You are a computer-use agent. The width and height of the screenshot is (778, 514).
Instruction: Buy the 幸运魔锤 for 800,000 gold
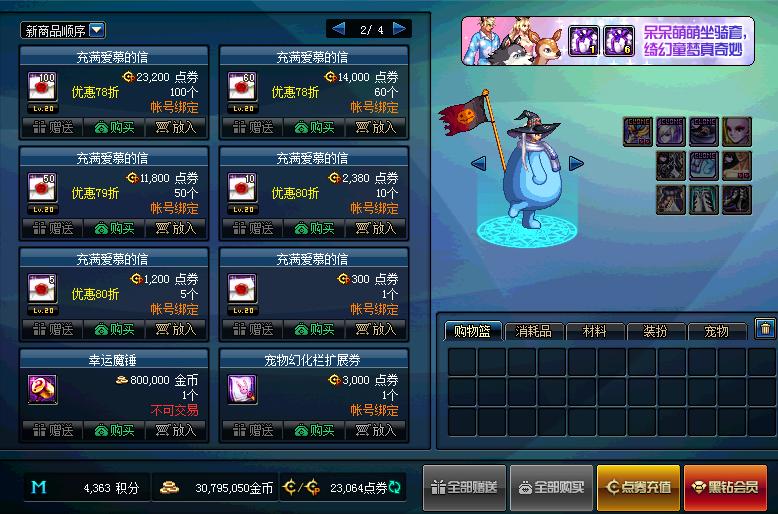(114, 430)
